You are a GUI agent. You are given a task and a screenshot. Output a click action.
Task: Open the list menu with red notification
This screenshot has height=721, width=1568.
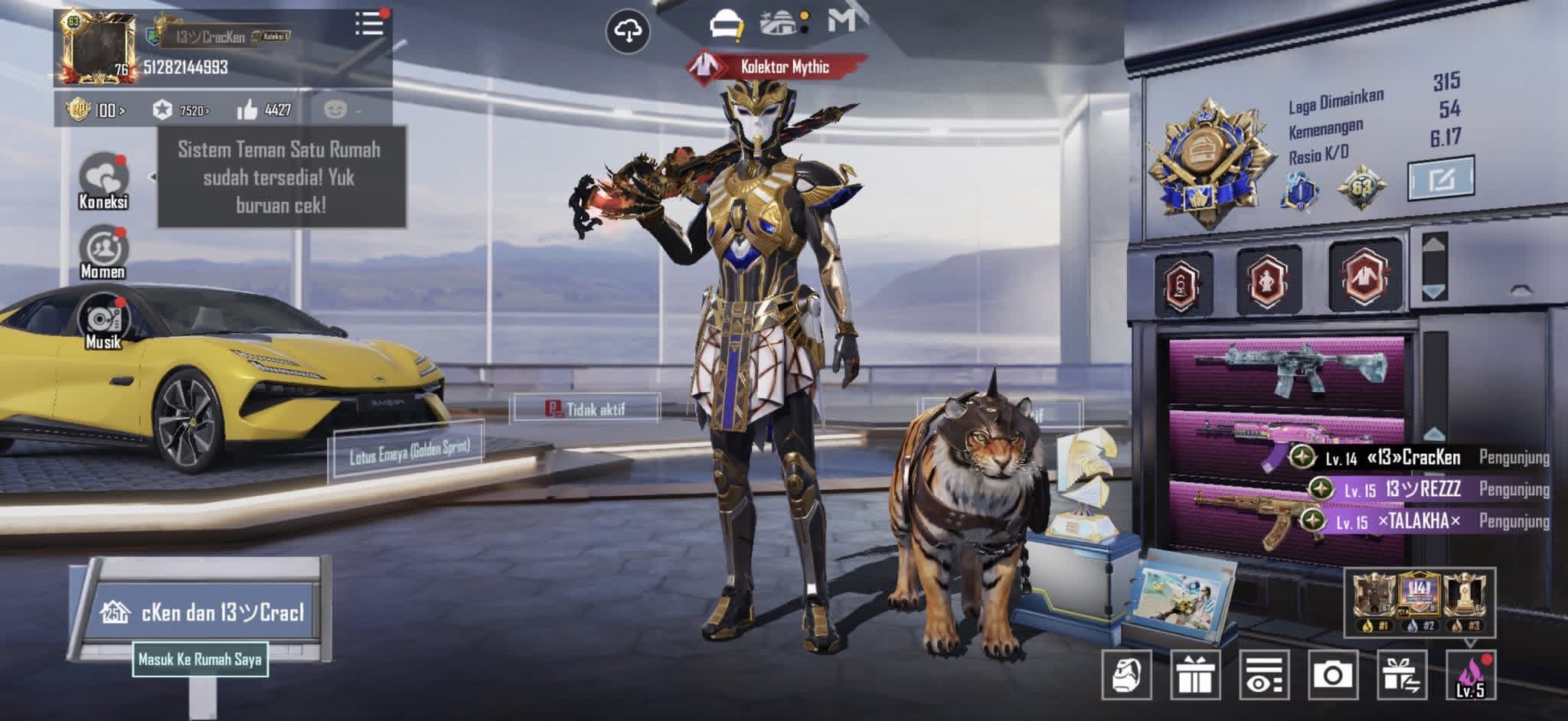tap(369, 24)
